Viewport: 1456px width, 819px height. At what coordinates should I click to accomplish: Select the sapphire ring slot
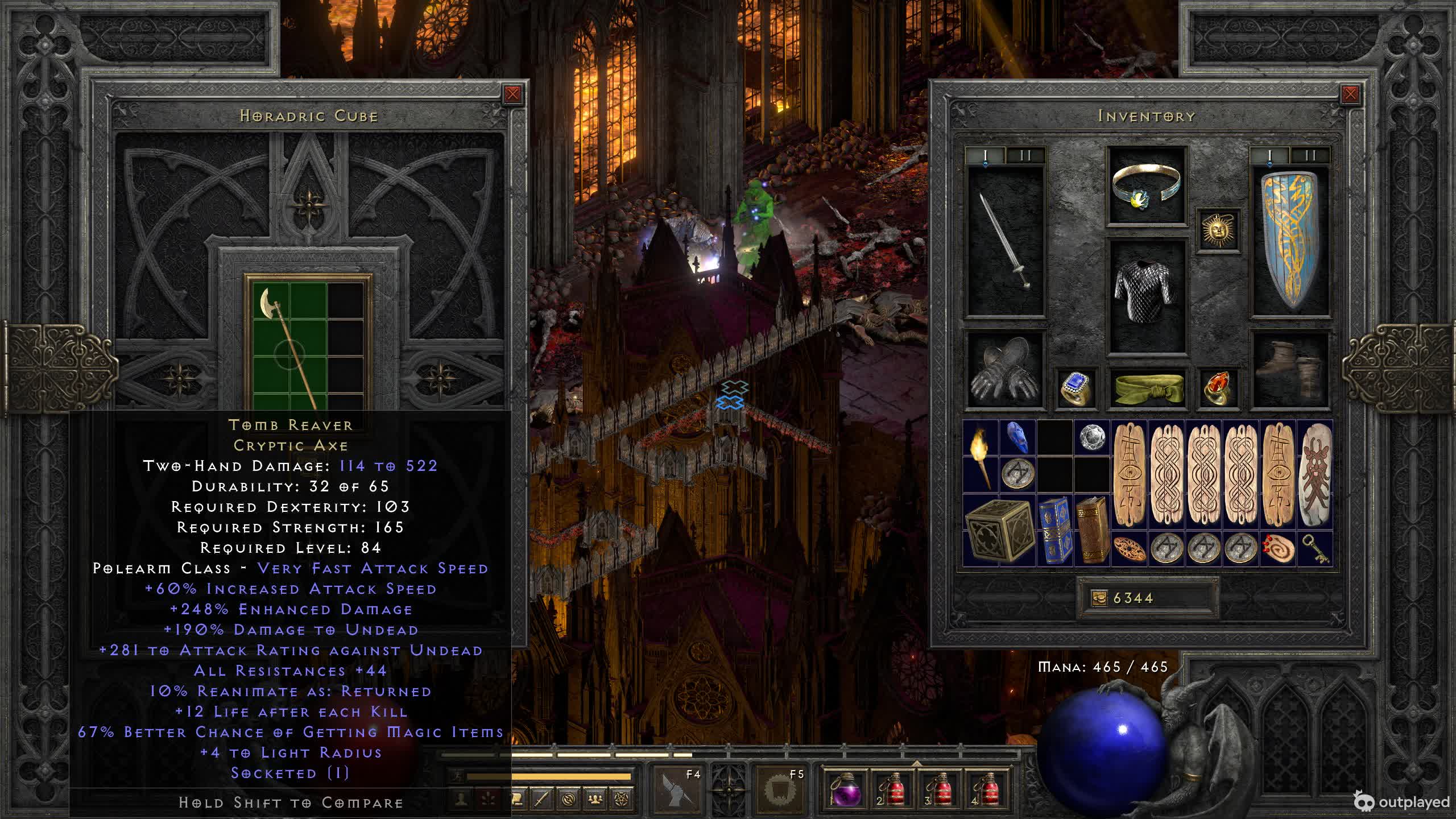click(1076, 387)
